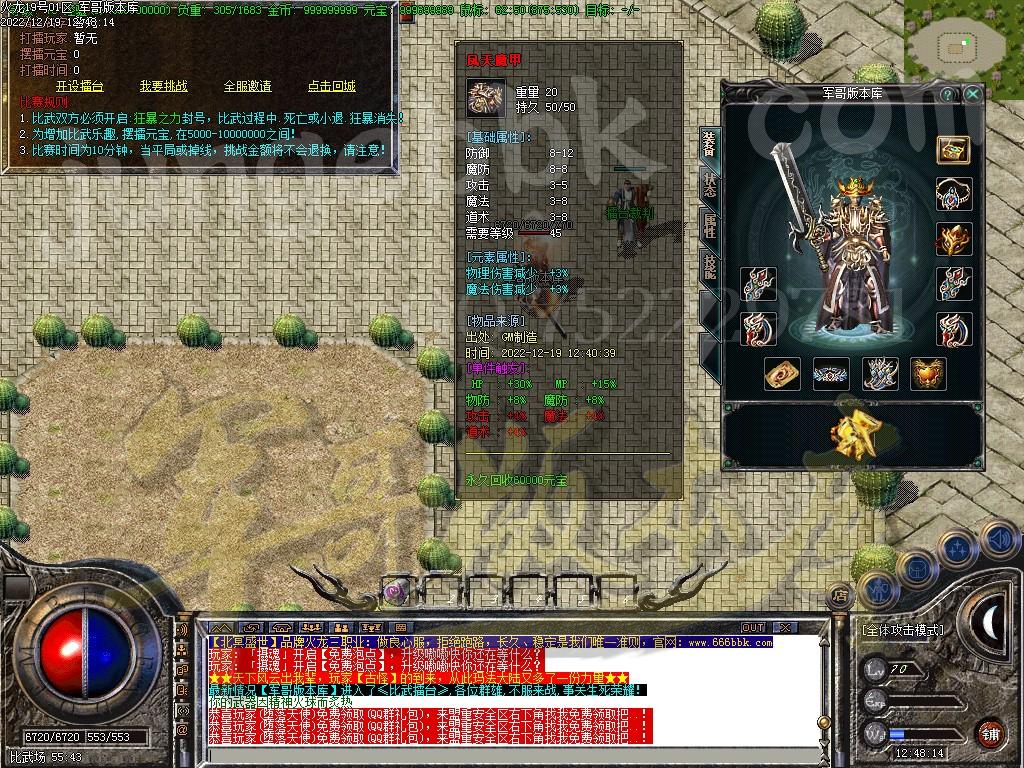Click the 开设擂台 link
Image resolution: width=1024 pixels, height=768 pixels.
[x=79, y=86]
